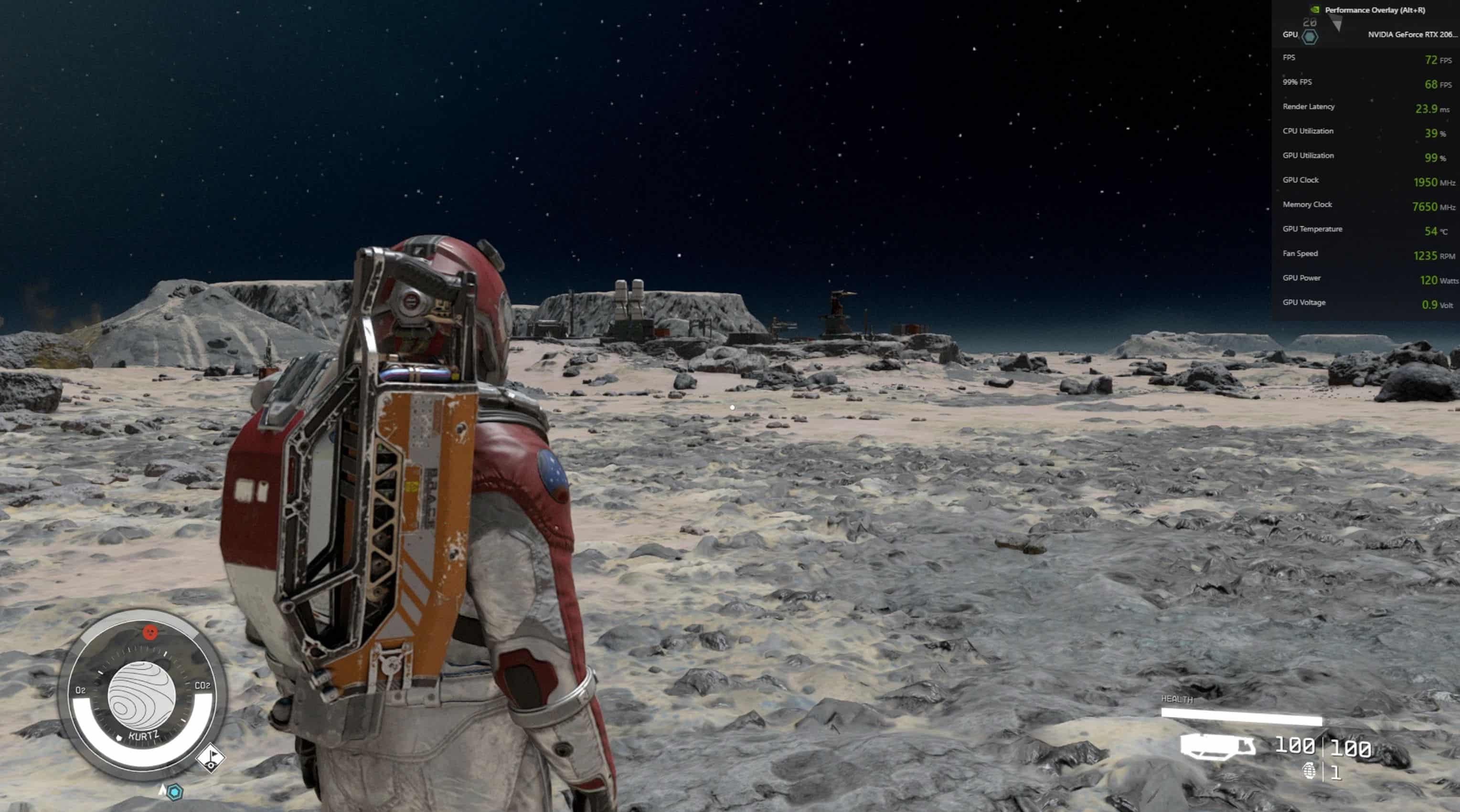The image size is (1460, 812).
Task: Click the equipped weapon icon
Action: click(x=1217, y=746)
